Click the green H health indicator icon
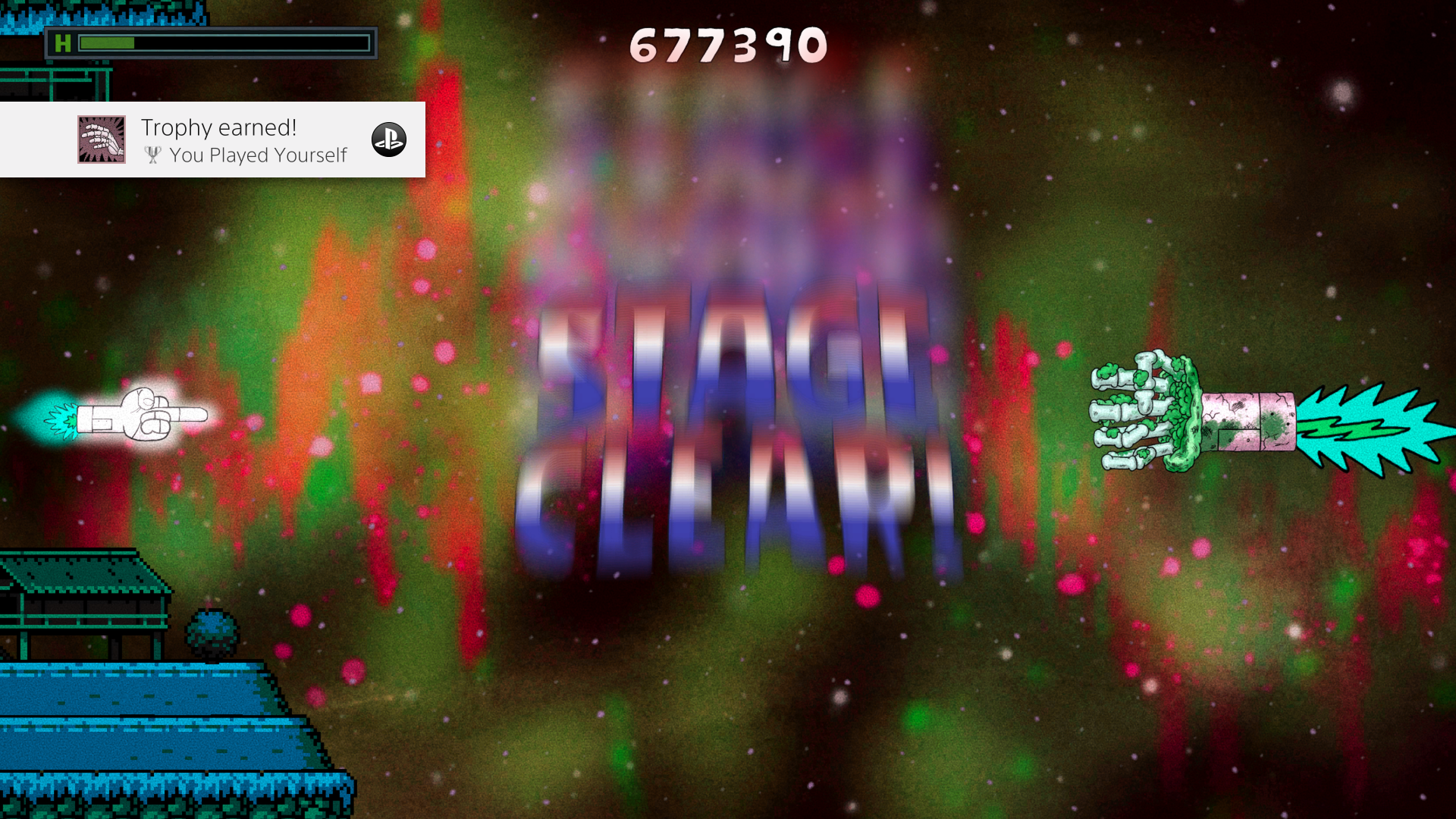1456x819 pixels. point(63,42)
